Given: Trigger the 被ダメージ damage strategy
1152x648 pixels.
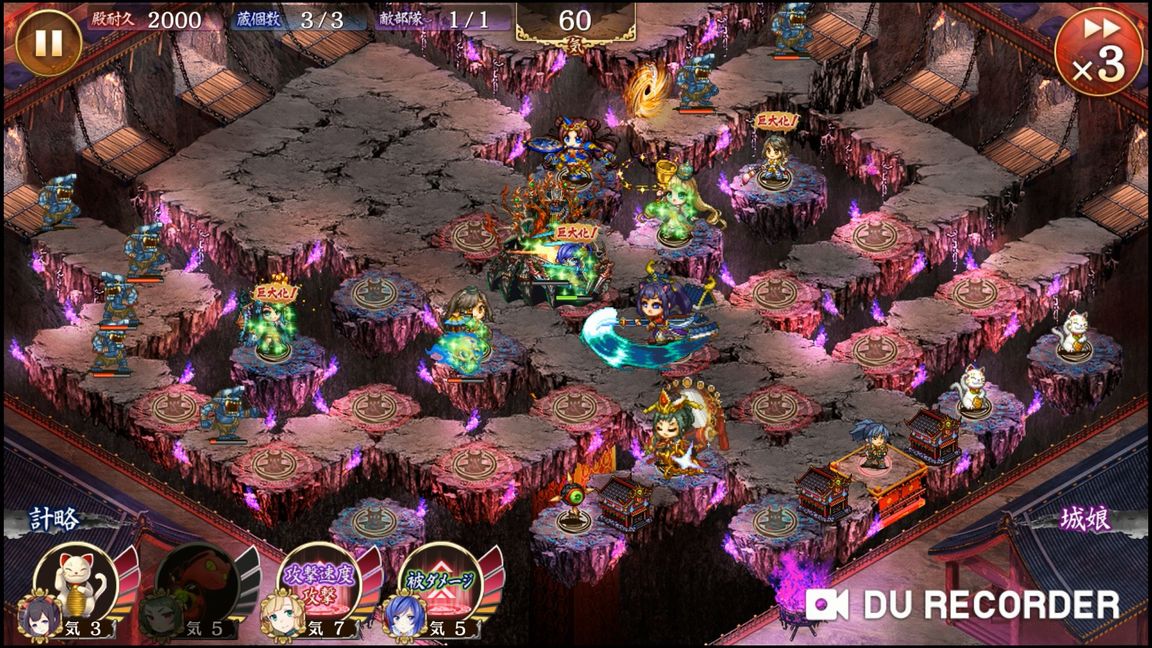Looking at the screenshot, I should 441,581.
